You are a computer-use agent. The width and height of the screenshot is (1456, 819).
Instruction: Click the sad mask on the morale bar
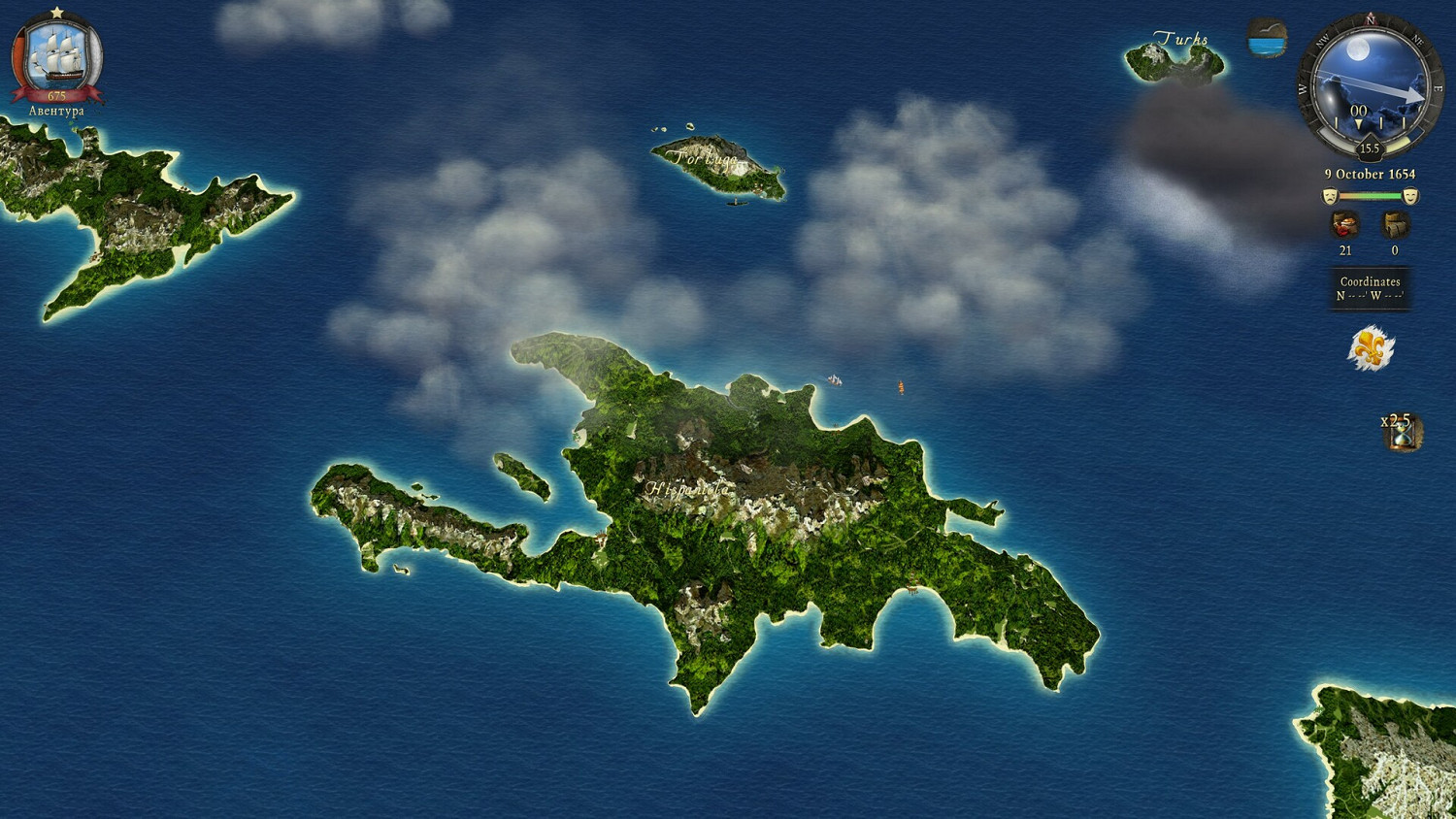click(x=1329, y=194)
